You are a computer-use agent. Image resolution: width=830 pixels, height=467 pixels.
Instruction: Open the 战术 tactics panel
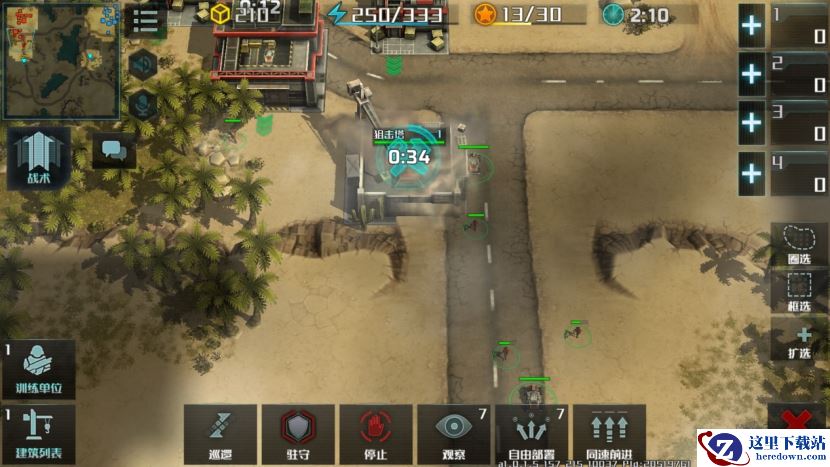38,159
